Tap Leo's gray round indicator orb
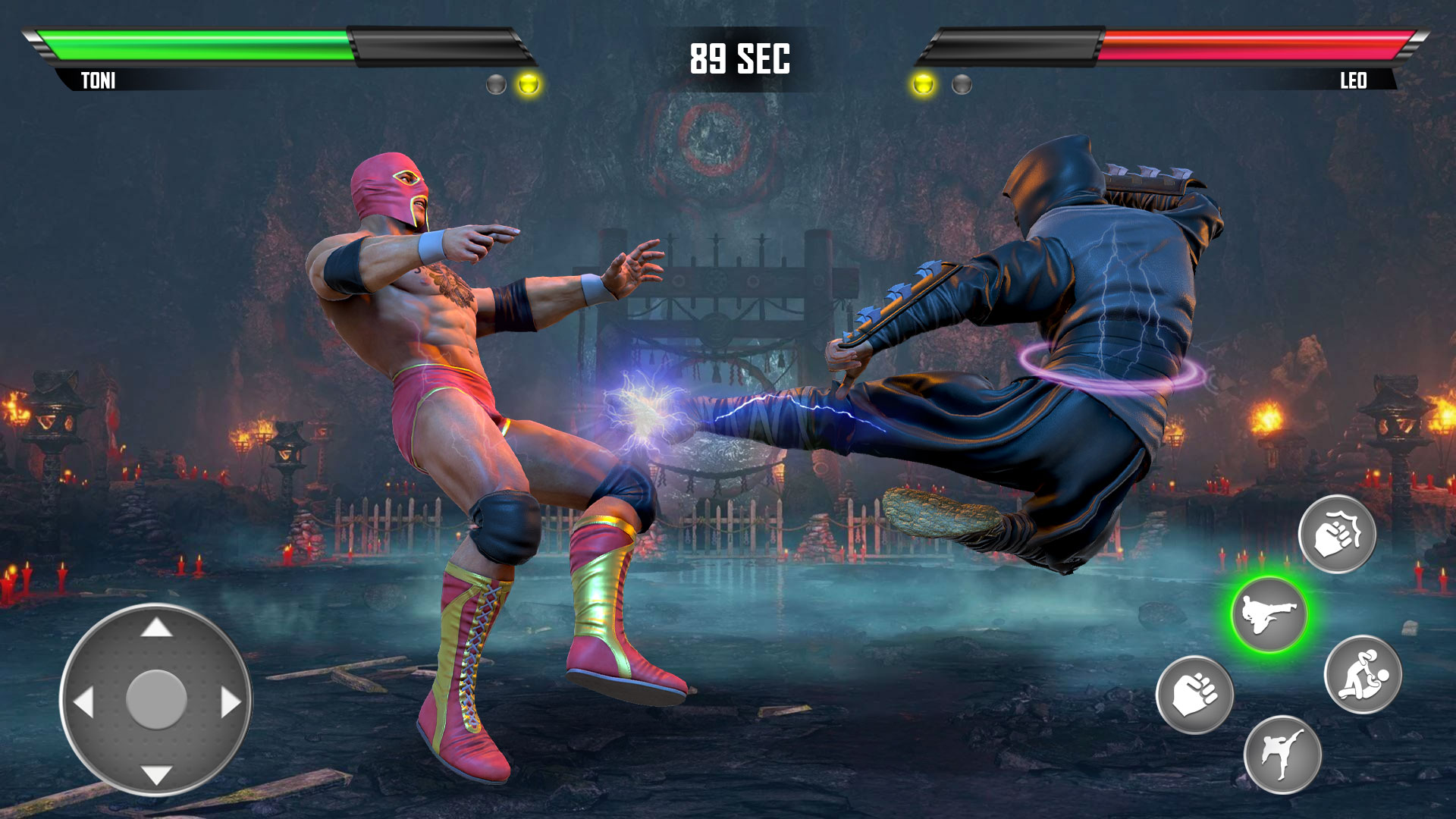 [962, 85]
